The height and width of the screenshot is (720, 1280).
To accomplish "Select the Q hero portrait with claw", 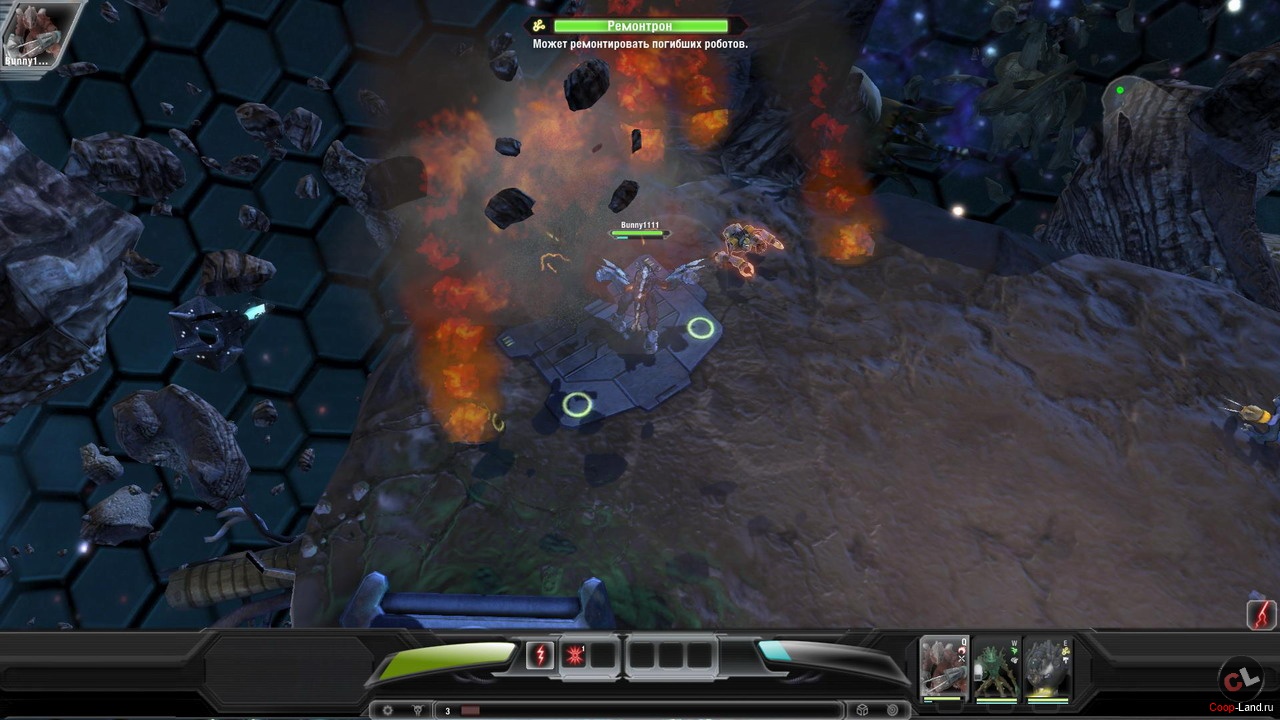I will pyautogui.click(x=943, y=667).
